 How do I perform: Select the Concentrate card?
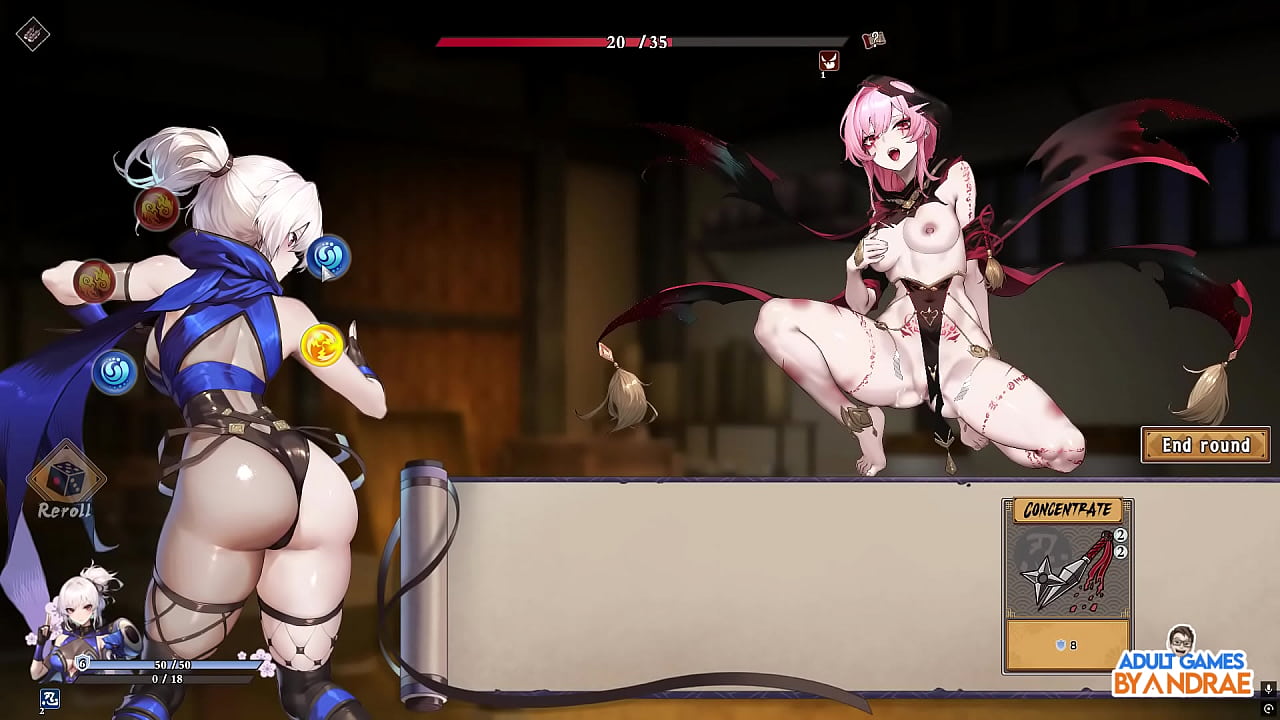tap(1068, 580)
